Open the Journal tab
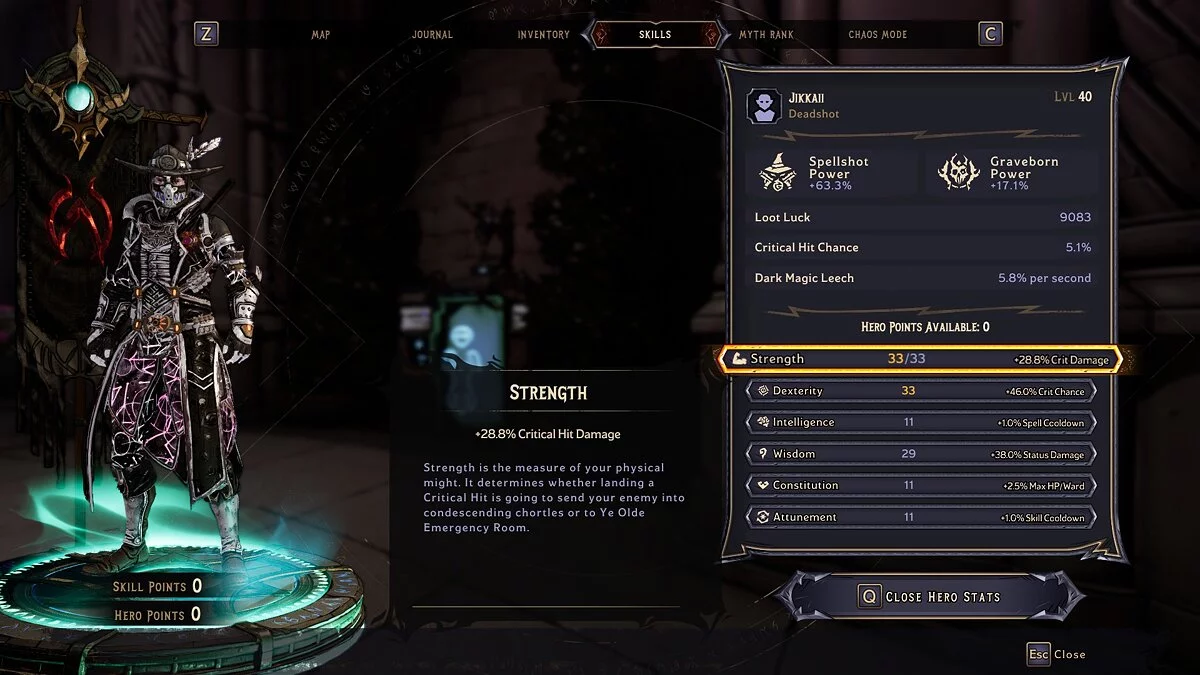The height and width of the screenshot is (675, 1200). click(432, 34)
